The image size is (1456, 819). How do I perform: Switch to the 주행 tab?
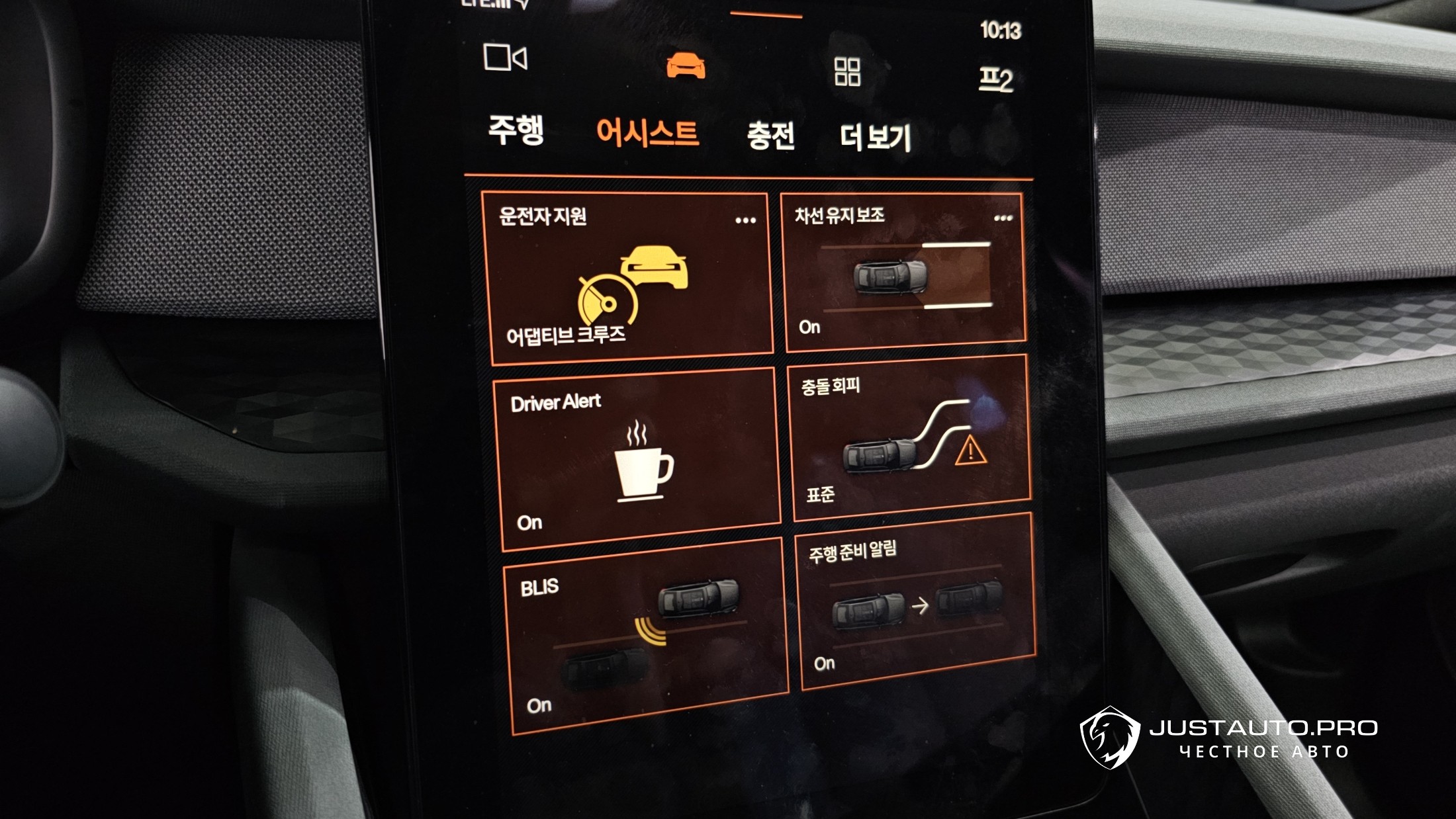[516, 130]
